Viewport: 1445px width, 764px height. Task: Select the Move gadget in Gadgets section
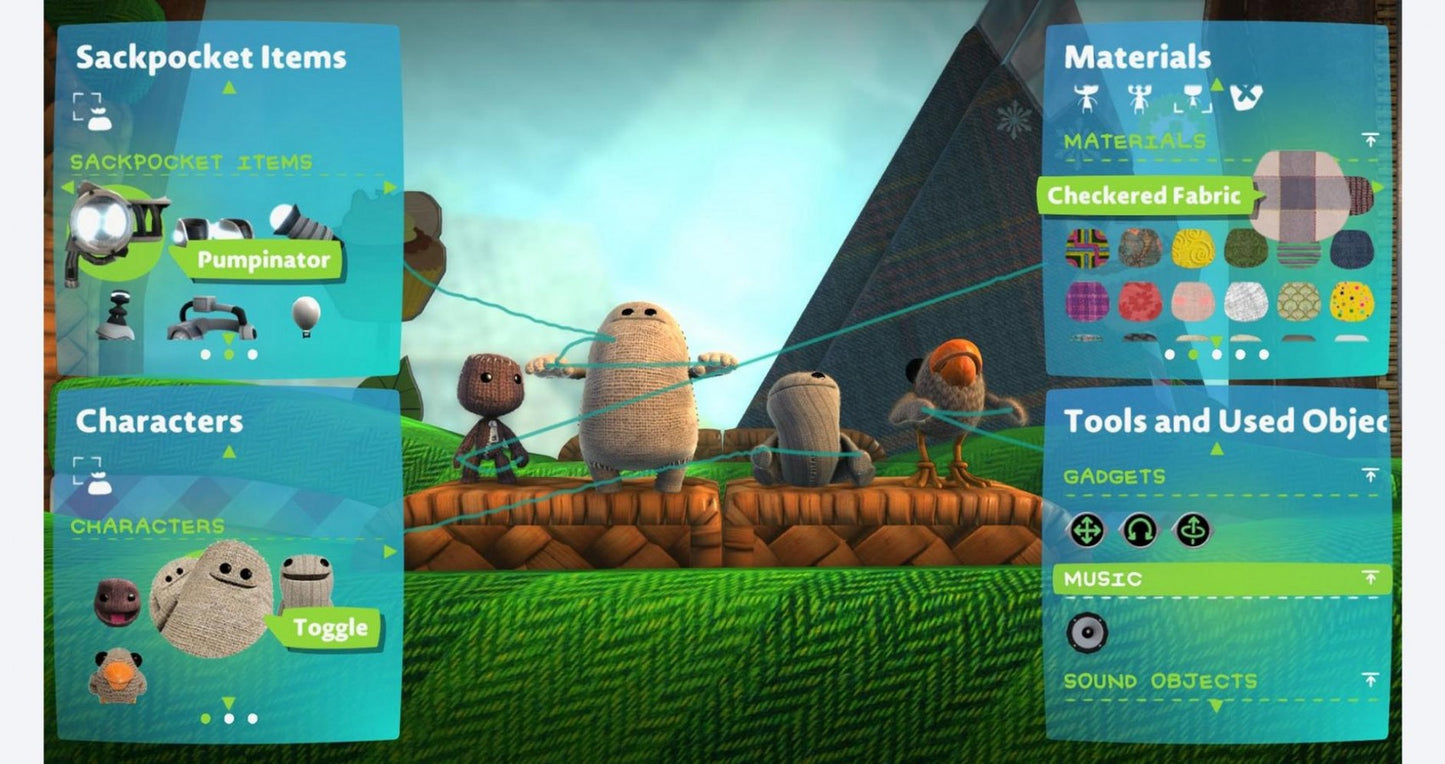pos(1088,531)
